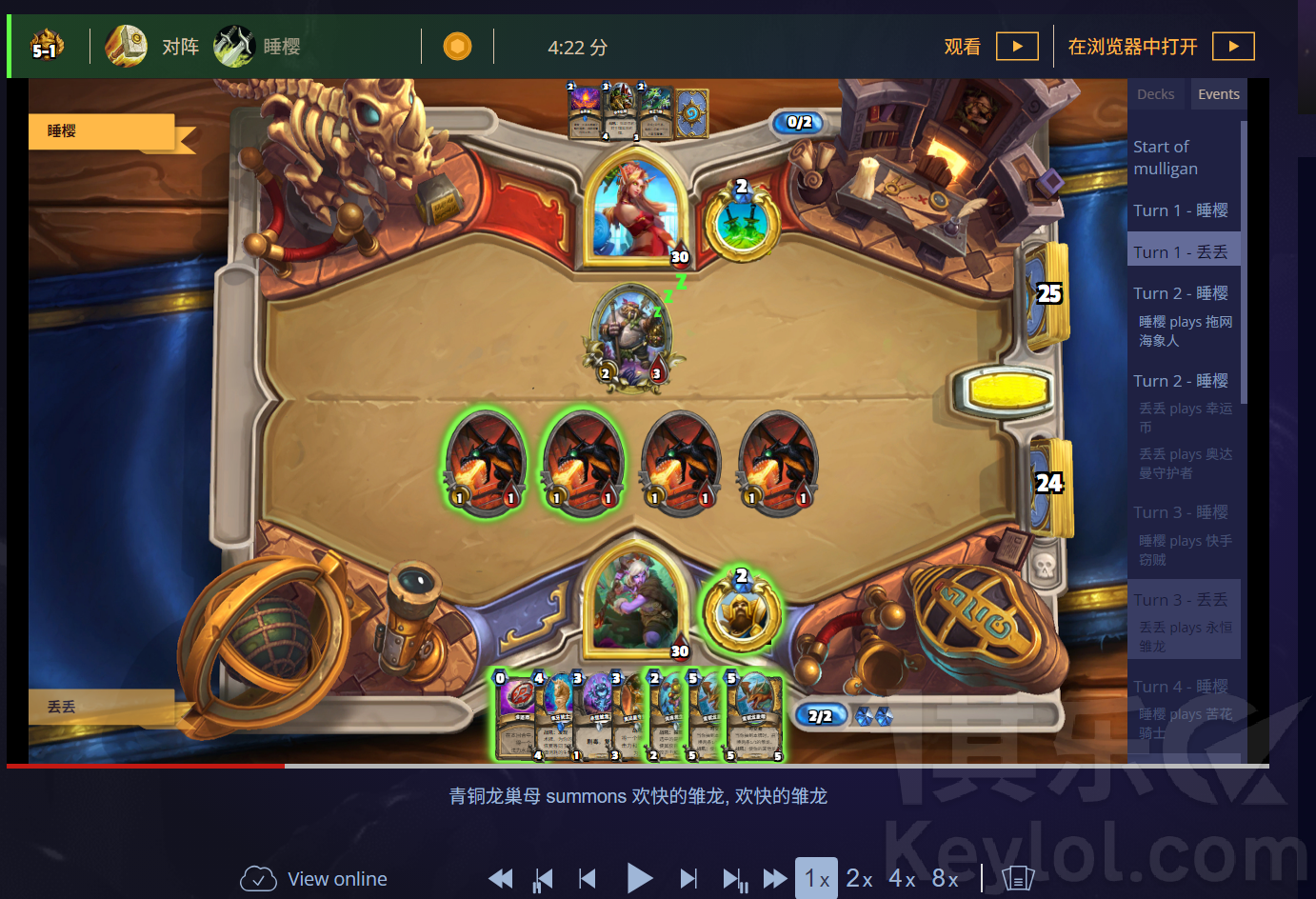
Task: Click the double-arrow fast-forward button
Action: pos(775,878)
